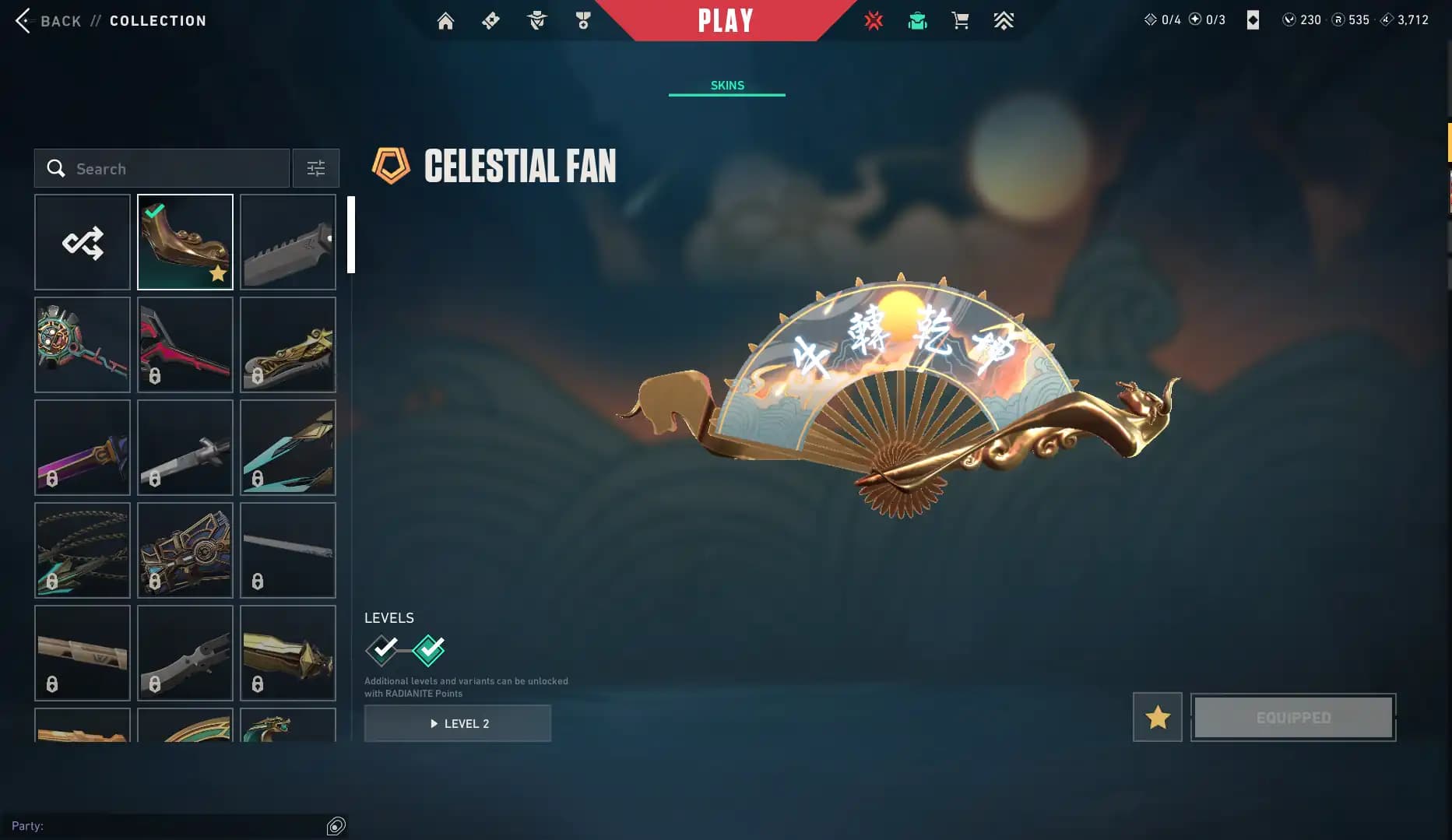Image resolution: width=1452 pixels, height=840 pixels.
Task: Play the Level 2 preview
Action: coord(458,723)
